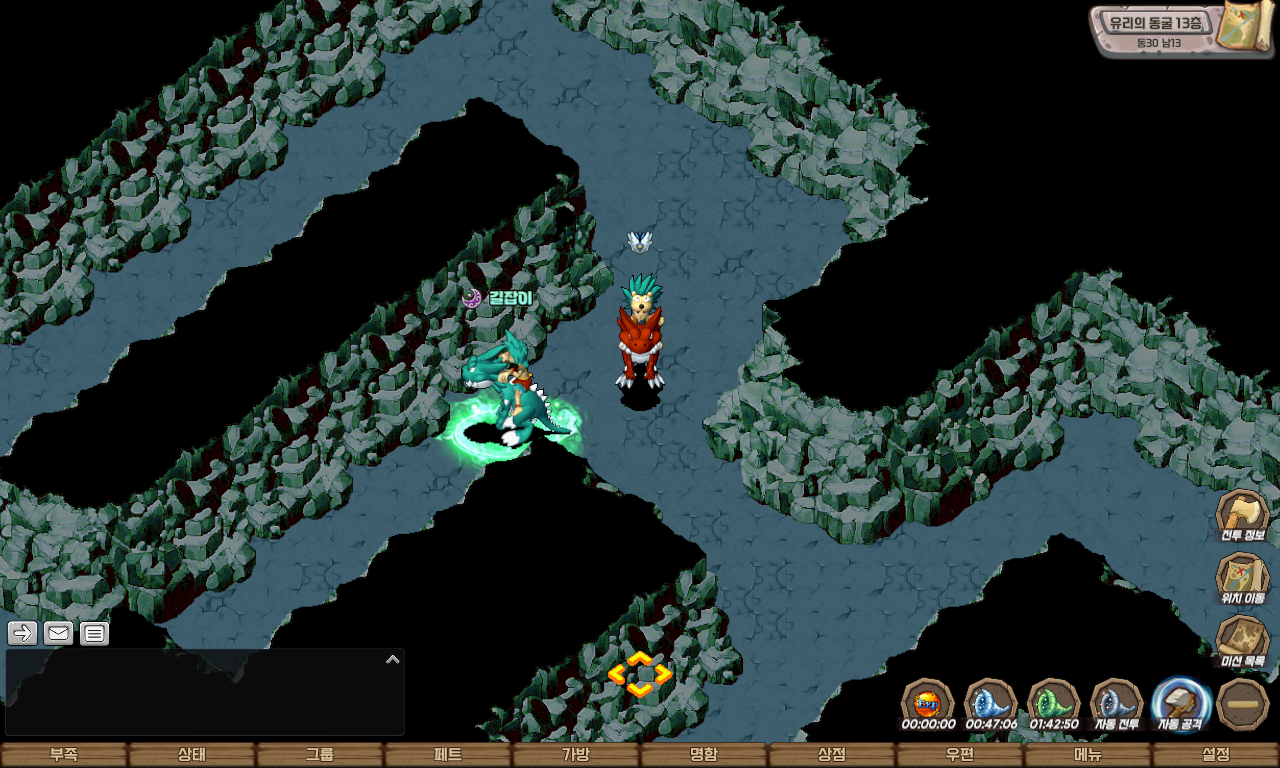Open the 페트 (pet) menu
1280x768 pixels.
tap(448, 755)
